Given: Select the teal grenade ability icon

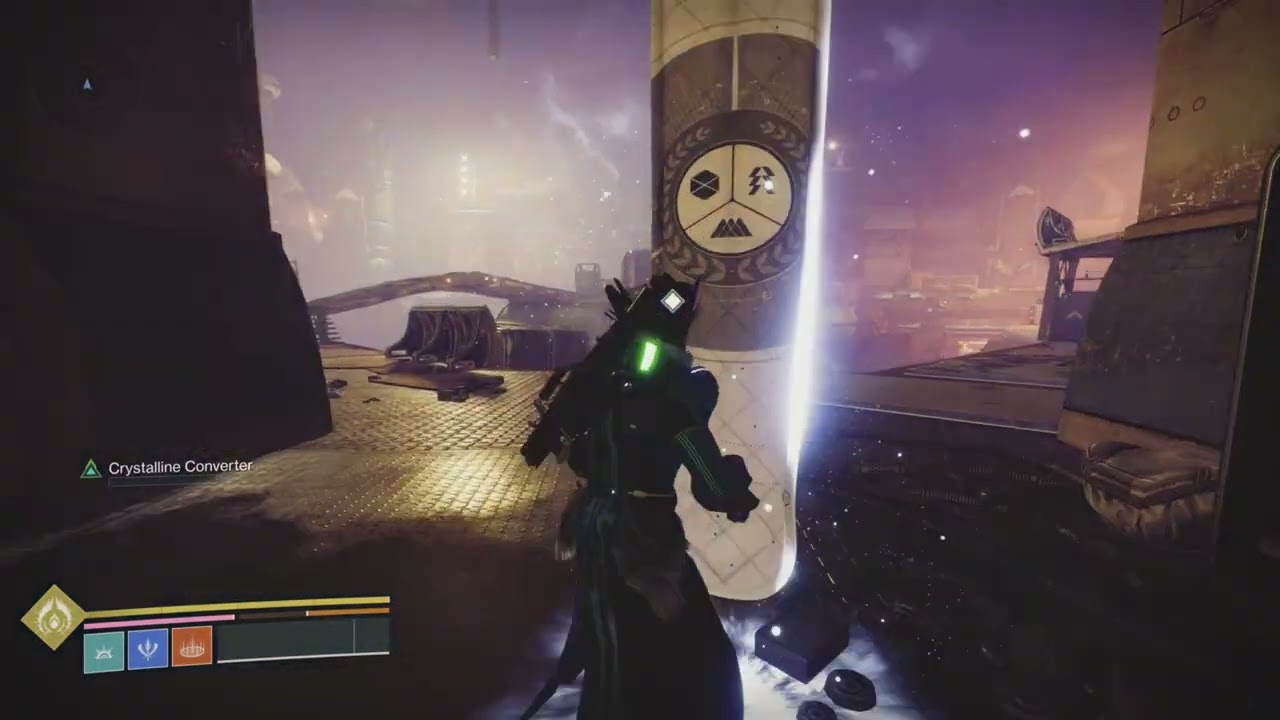Looking at the screenshot, I should pos(104,651).
